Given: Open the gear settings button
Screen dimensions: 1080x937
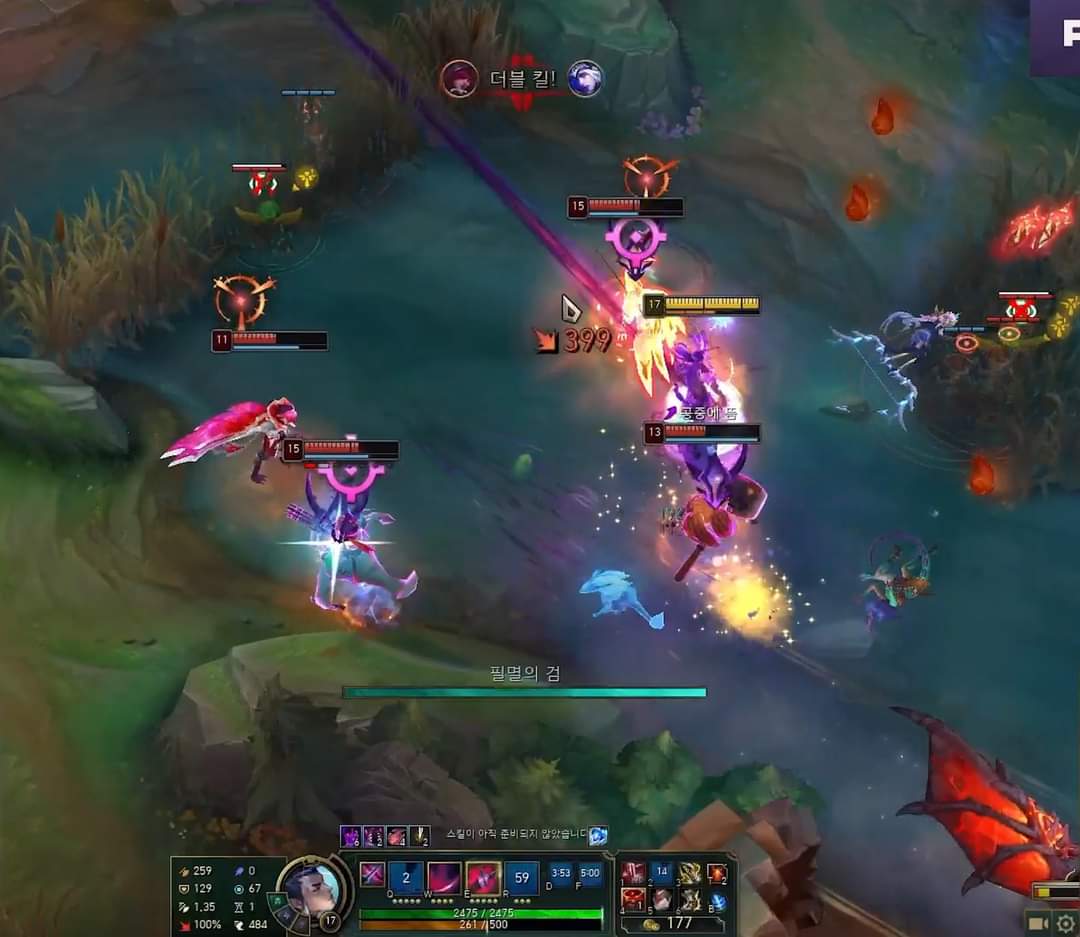Looking at the screenshot, I should pyautogui.click(x=1065, y=922).
